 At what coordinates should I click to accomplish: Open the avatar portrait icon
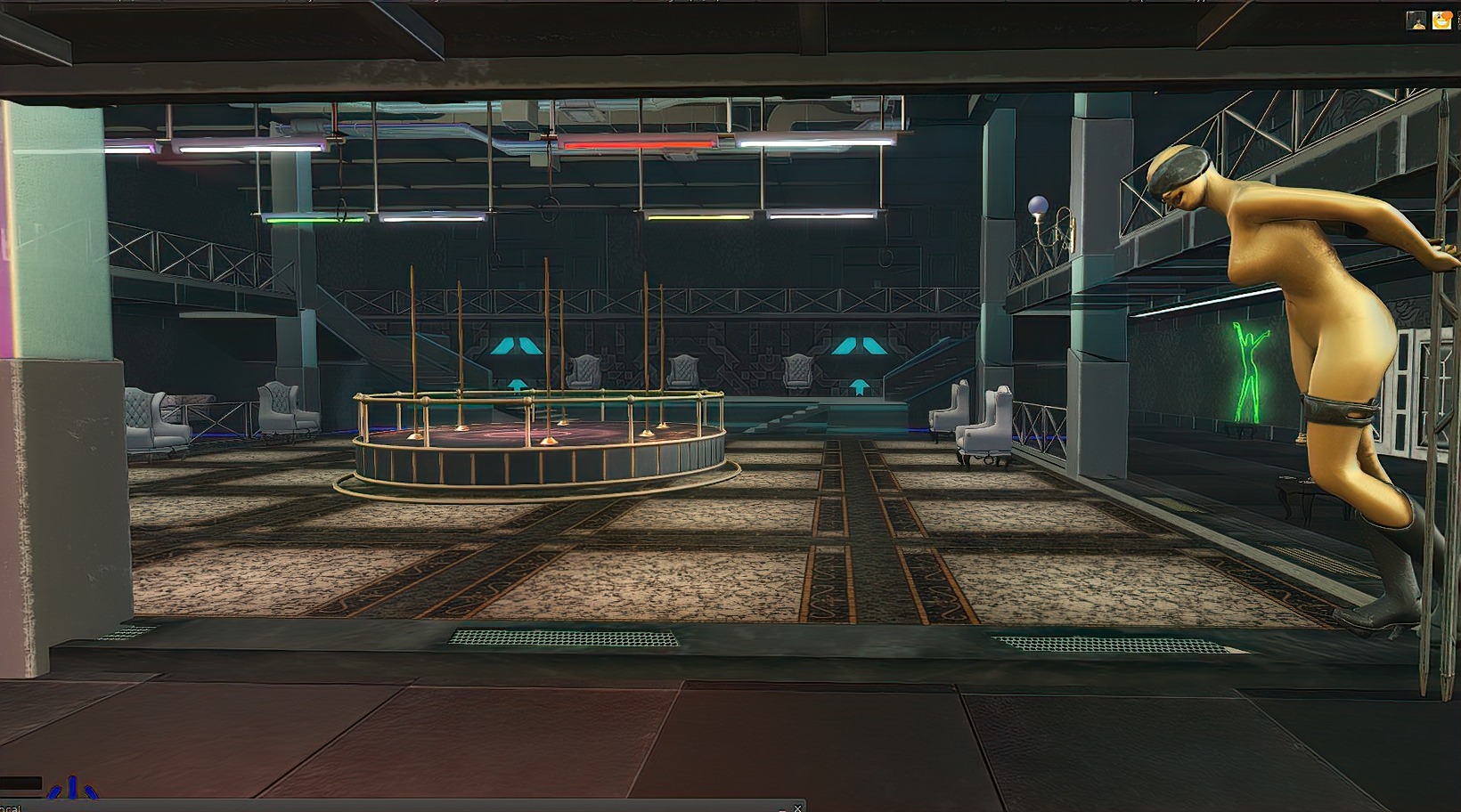pos(1416,20)
